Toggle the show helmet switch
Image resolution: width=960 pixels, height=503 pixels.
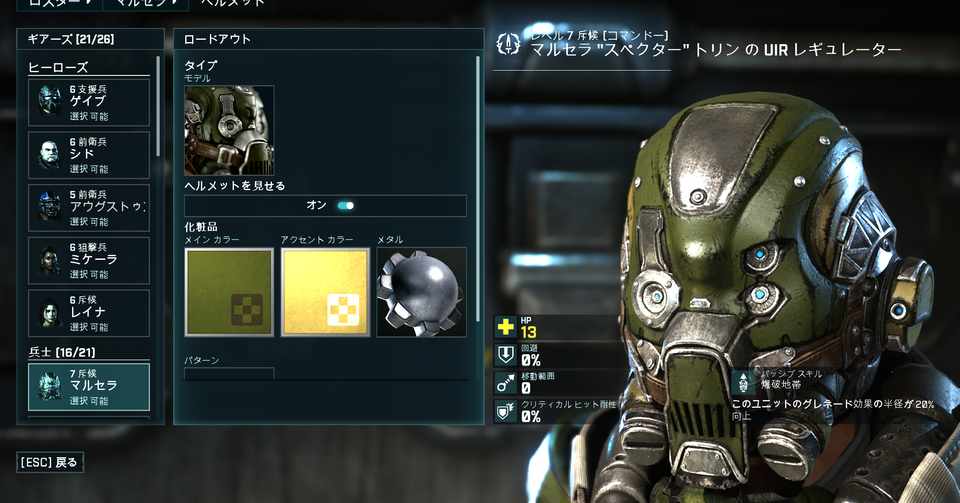click(x=345, y=206)
